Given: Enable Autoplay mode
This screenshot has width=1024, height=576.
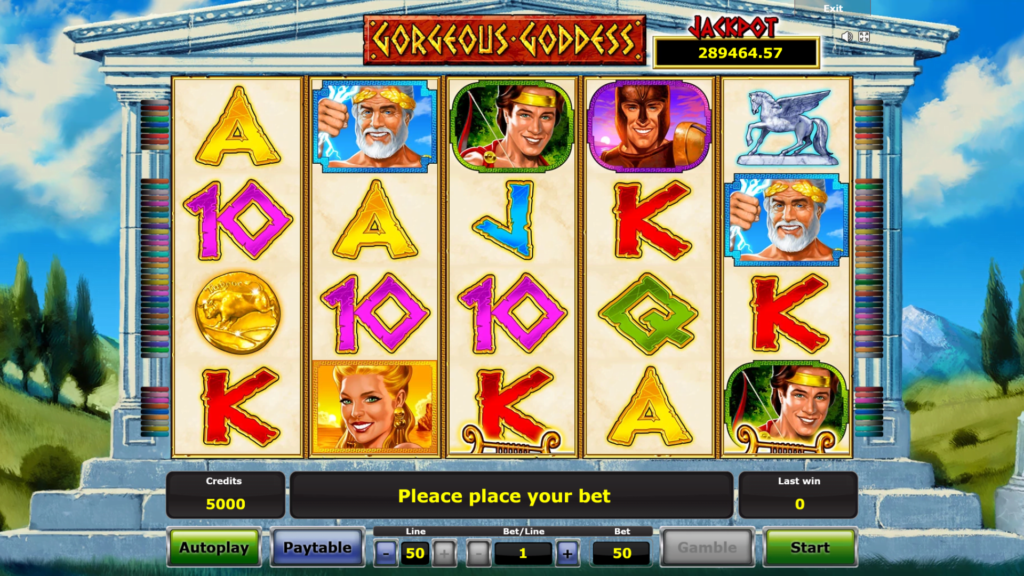Looking at the screenshot, I should [214, 547].
